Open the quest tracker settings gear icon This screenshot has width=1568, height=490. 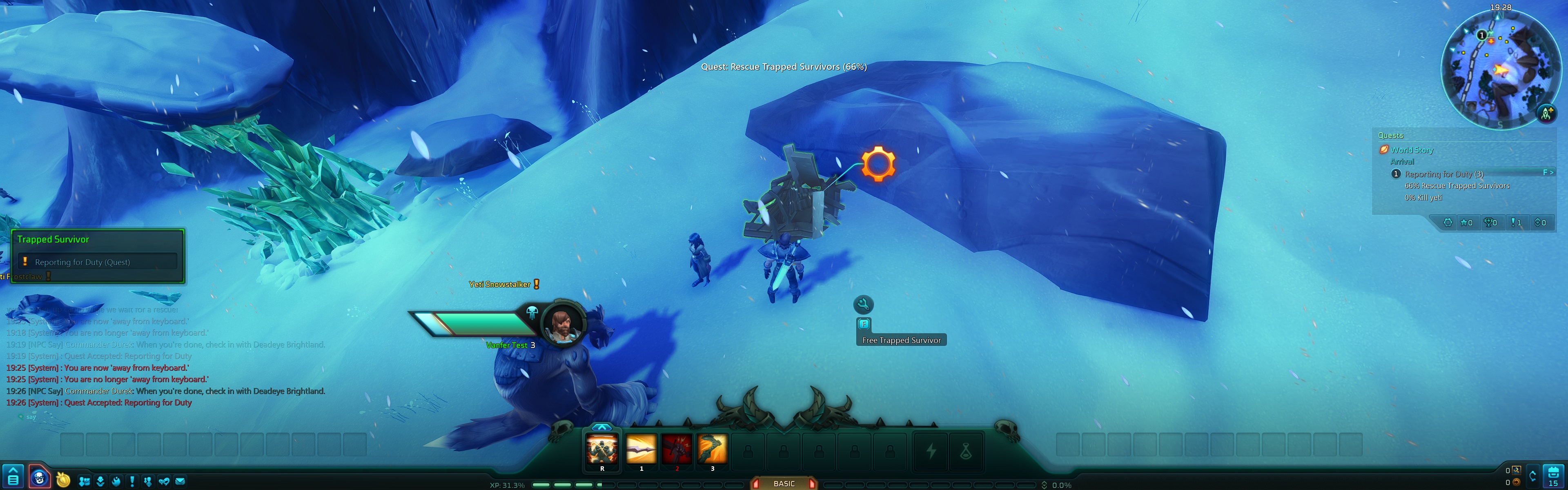[1448, 223]
